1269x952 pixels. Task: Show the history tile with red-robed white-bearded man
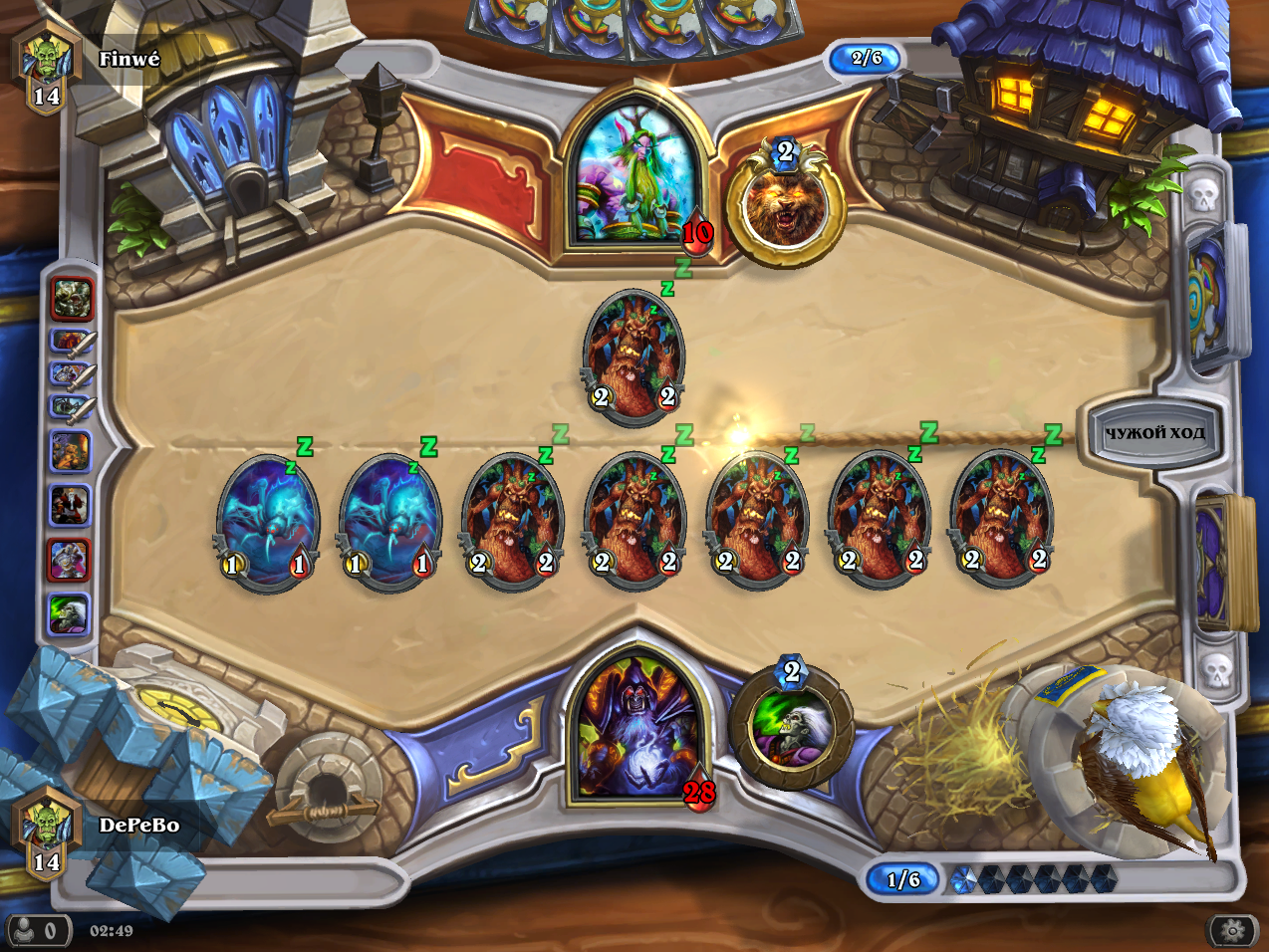pos(70,506)
